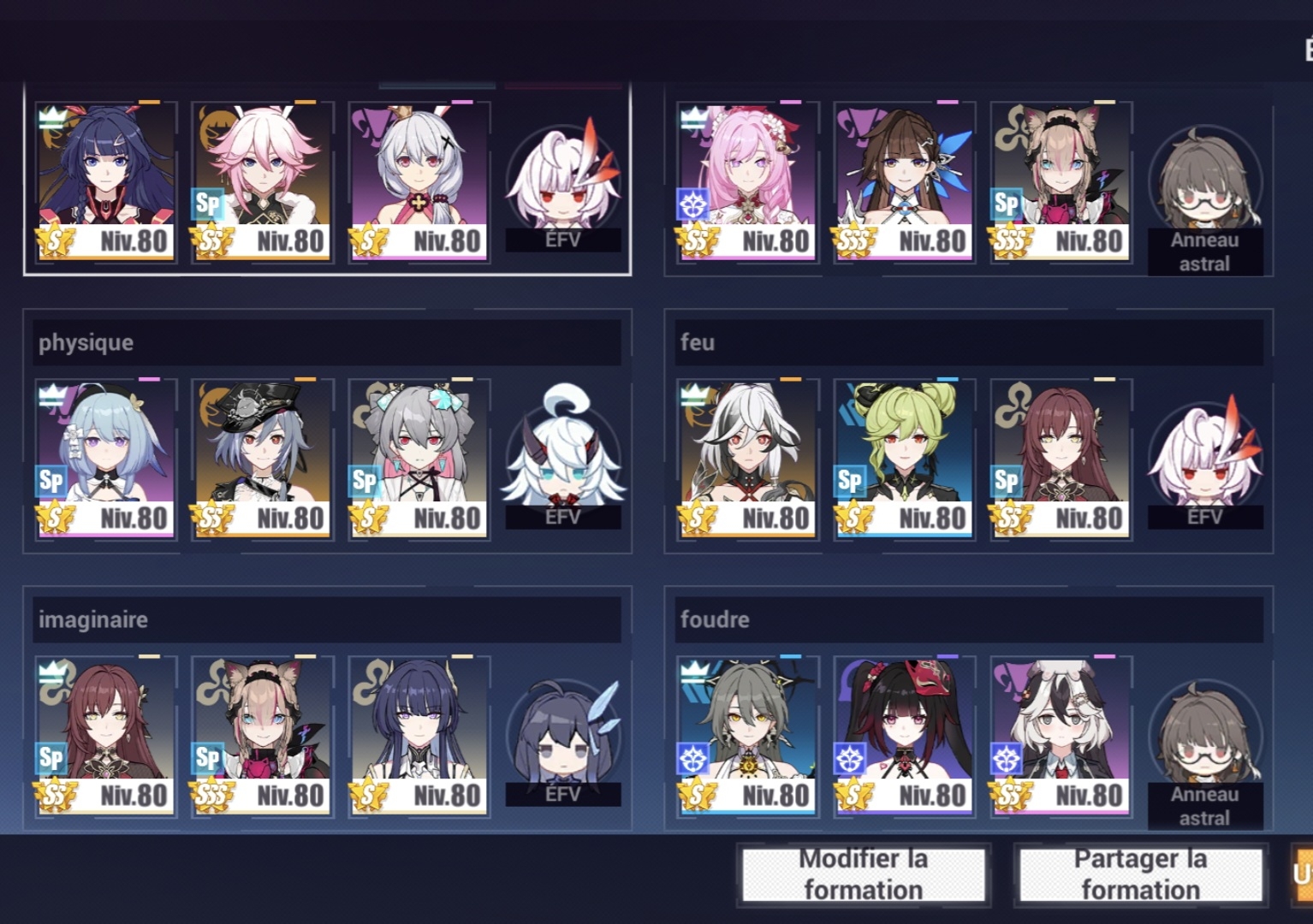
Task: Choose the purple-haired valkyrie in imaginaire team
Action: (419, 735)
